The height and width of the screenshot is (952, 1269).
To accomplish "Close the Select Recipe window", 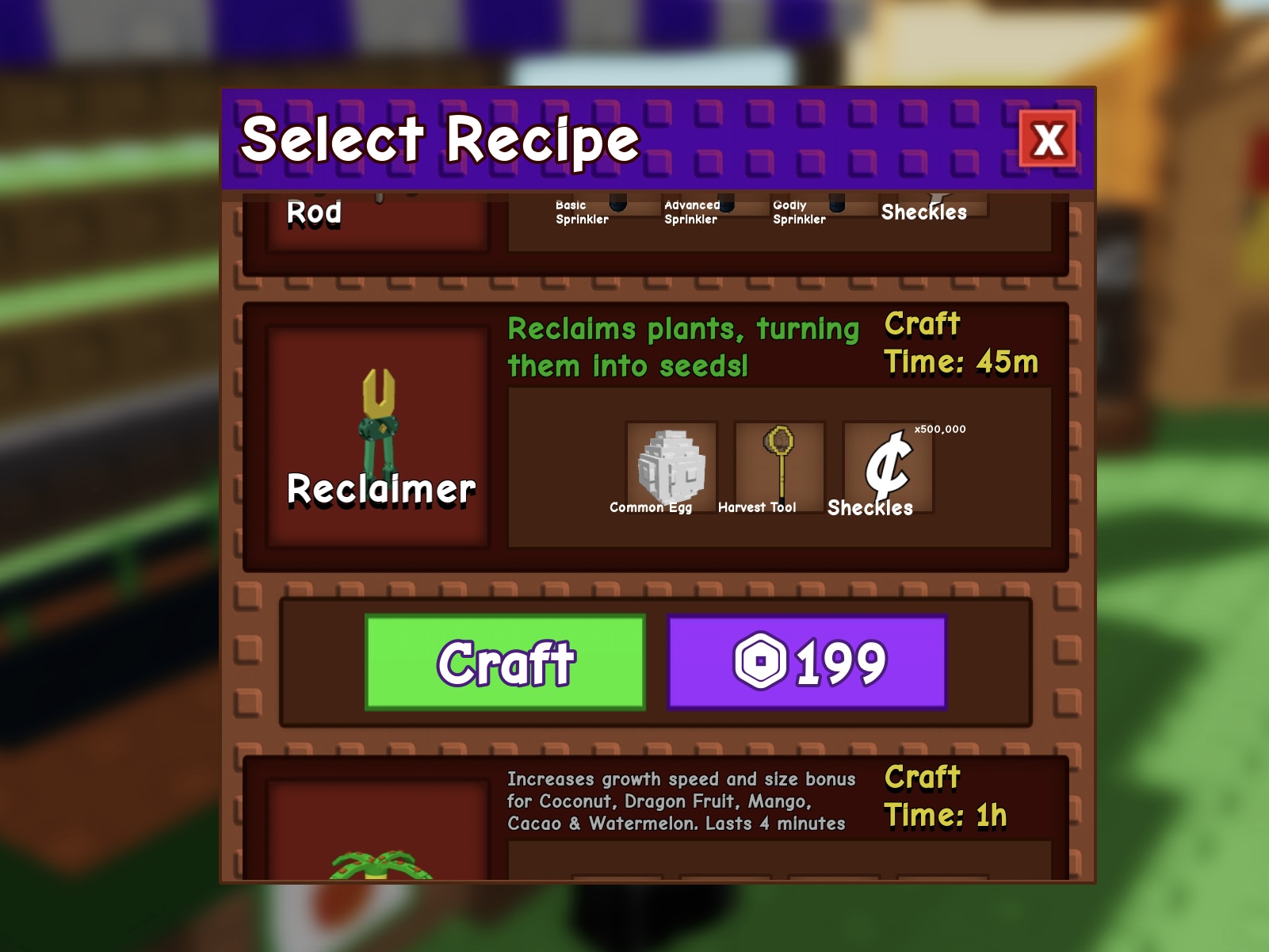I will (1048, 140).
